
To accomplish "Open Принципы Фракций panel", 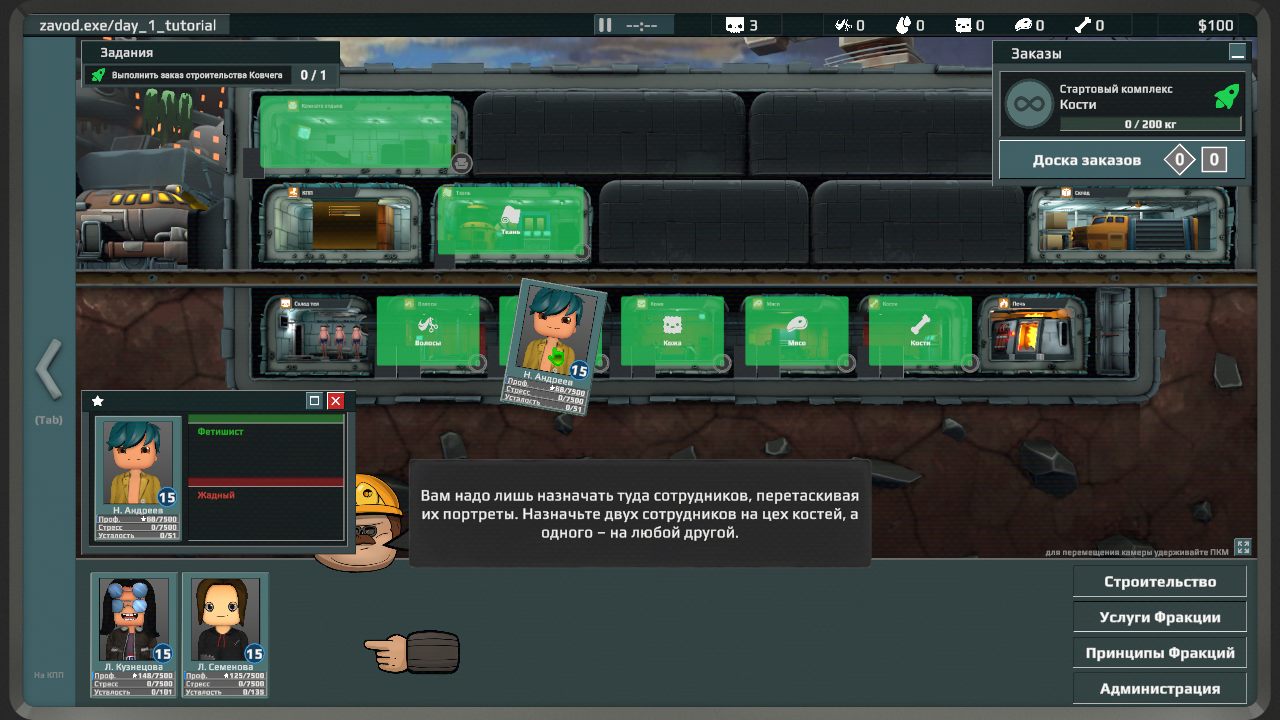I will (x=1160, y=653).
